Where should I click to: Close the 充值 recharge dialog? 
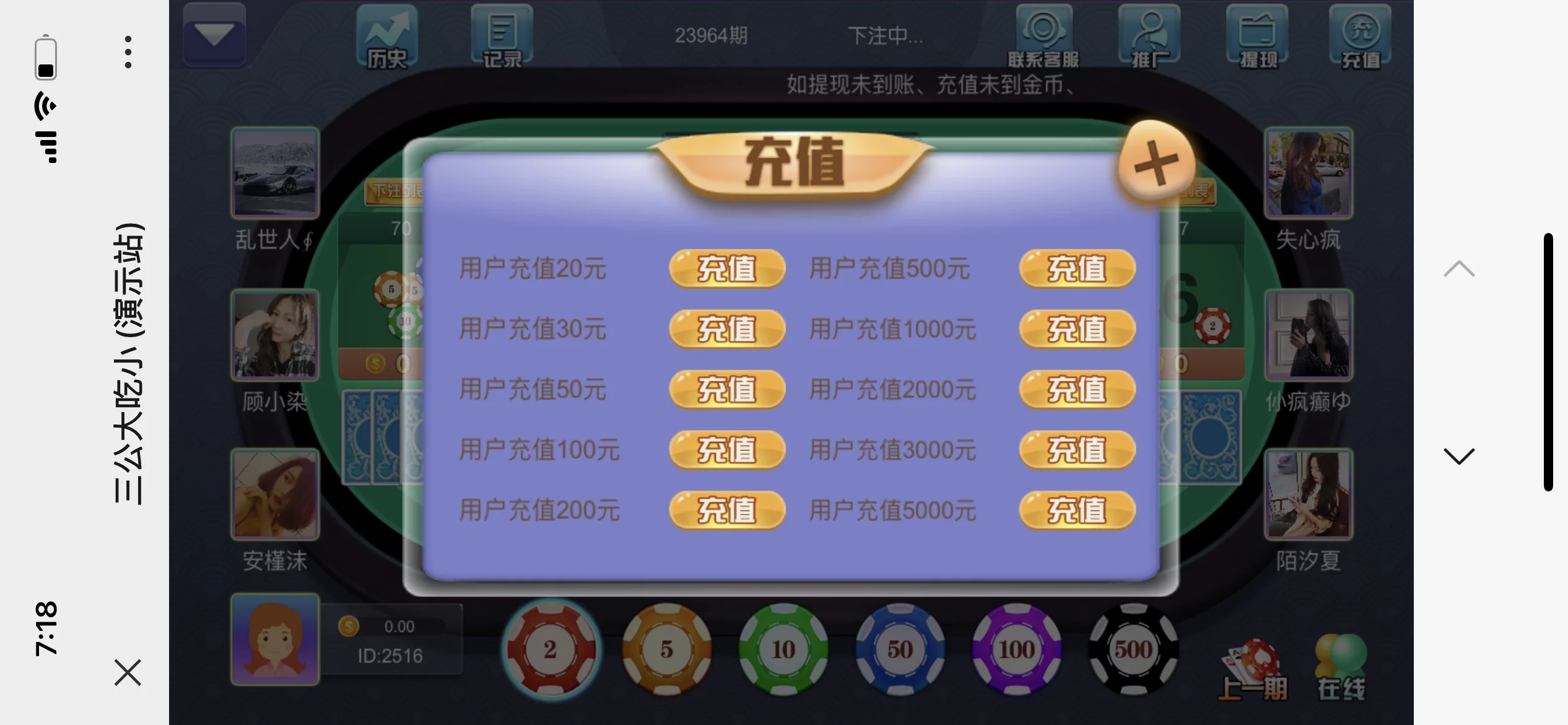[x=1157, y=162]
